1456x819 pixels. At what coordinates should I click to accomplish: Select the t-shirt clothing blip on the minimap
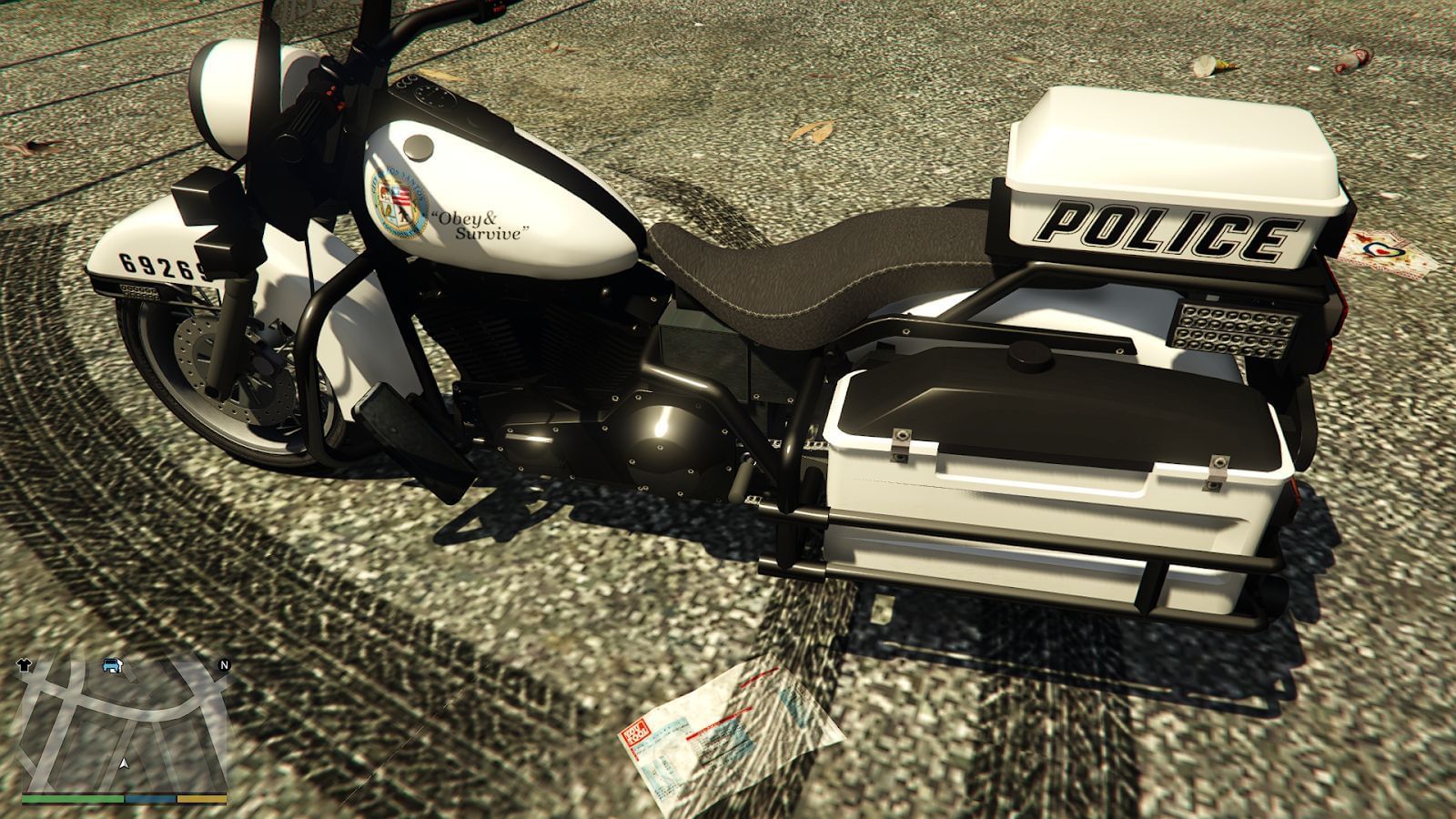point(25,664)
